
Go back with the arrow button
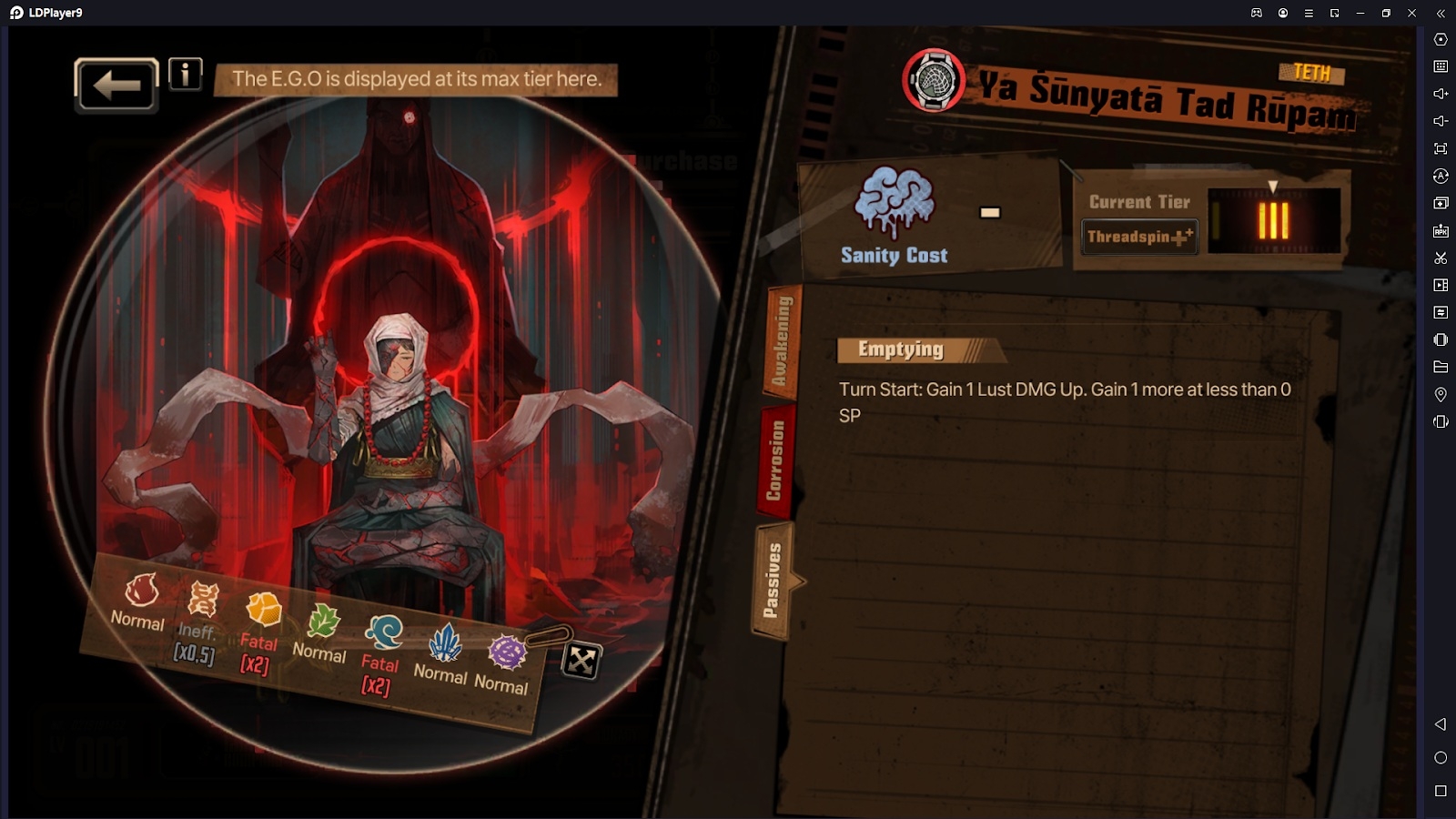tap(116, 85)
